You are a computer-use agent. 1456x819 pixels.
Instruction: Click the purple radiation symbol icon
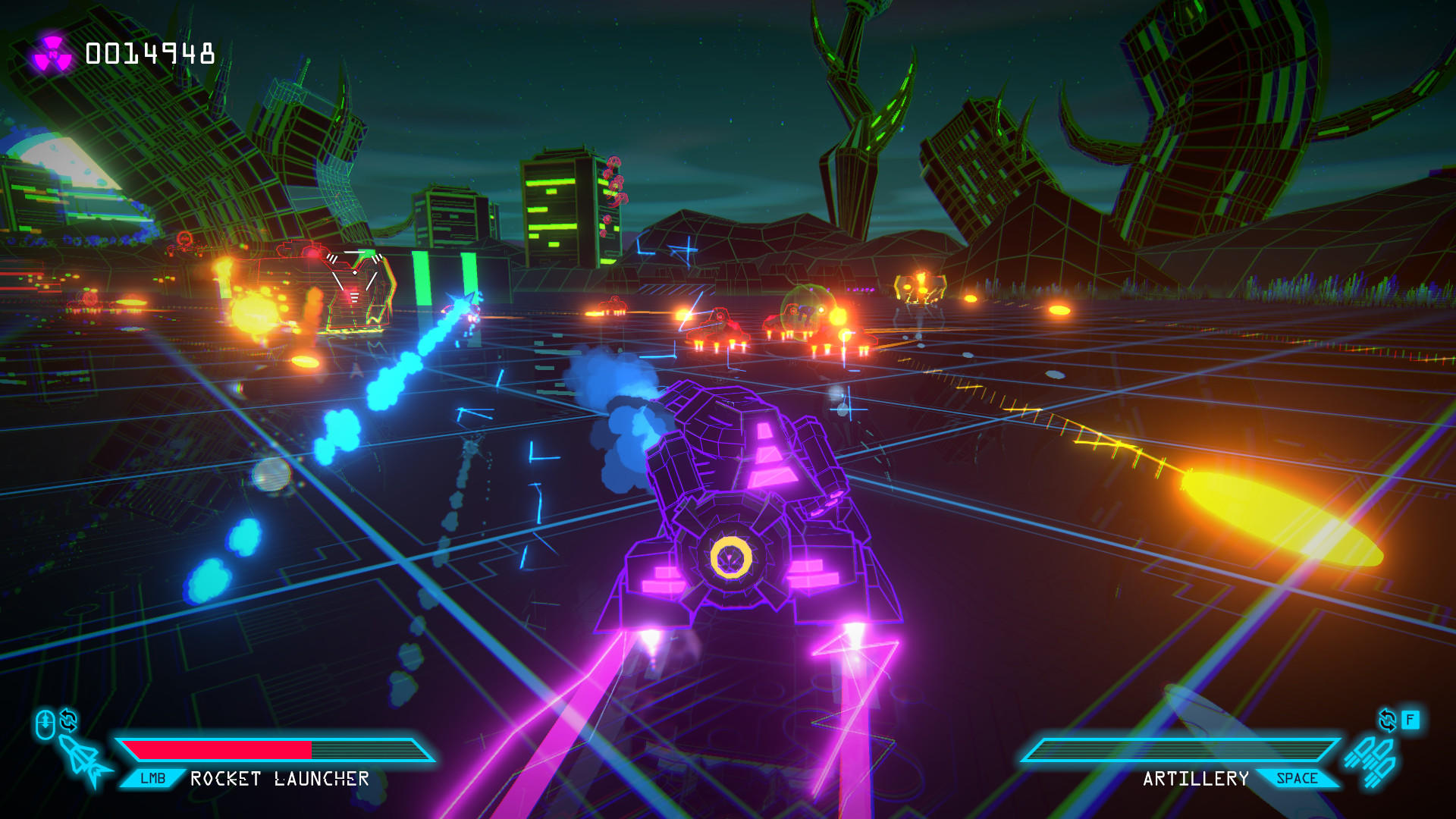coord(52,55)
